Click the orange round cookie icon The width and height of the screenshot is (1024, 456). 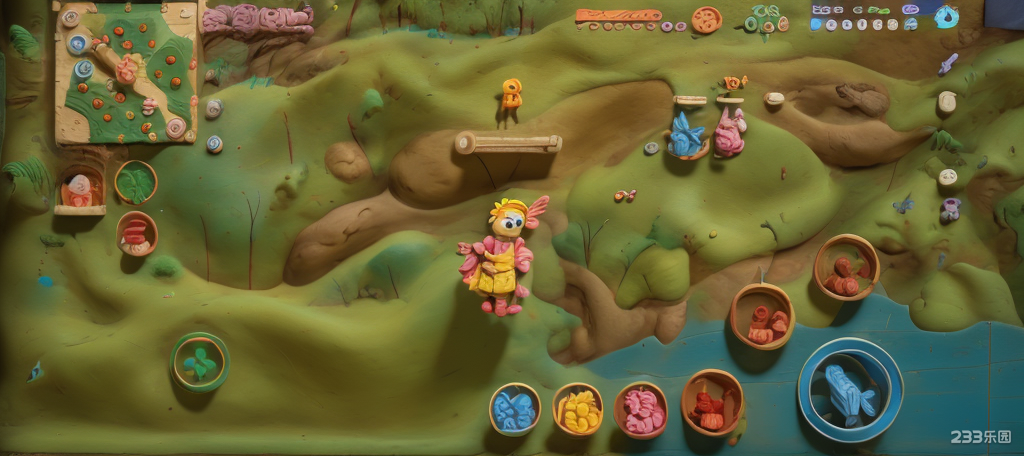pyautogui.click(x=706, y=19)
